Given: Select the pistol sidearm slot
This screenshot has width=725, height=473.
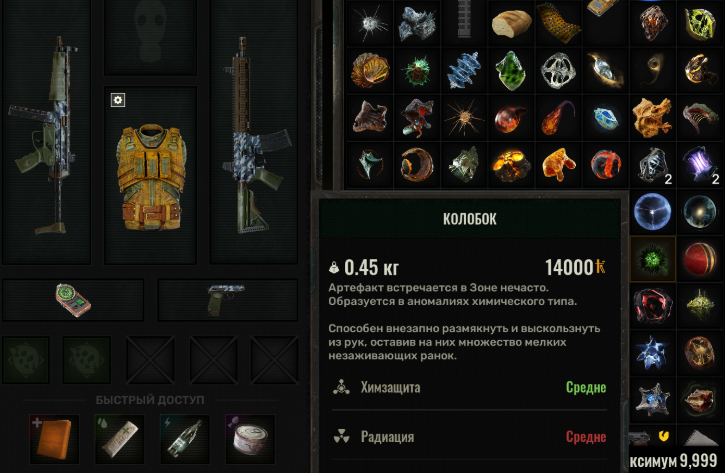Looking at the screenshot, I should click(x=226, y=299).
